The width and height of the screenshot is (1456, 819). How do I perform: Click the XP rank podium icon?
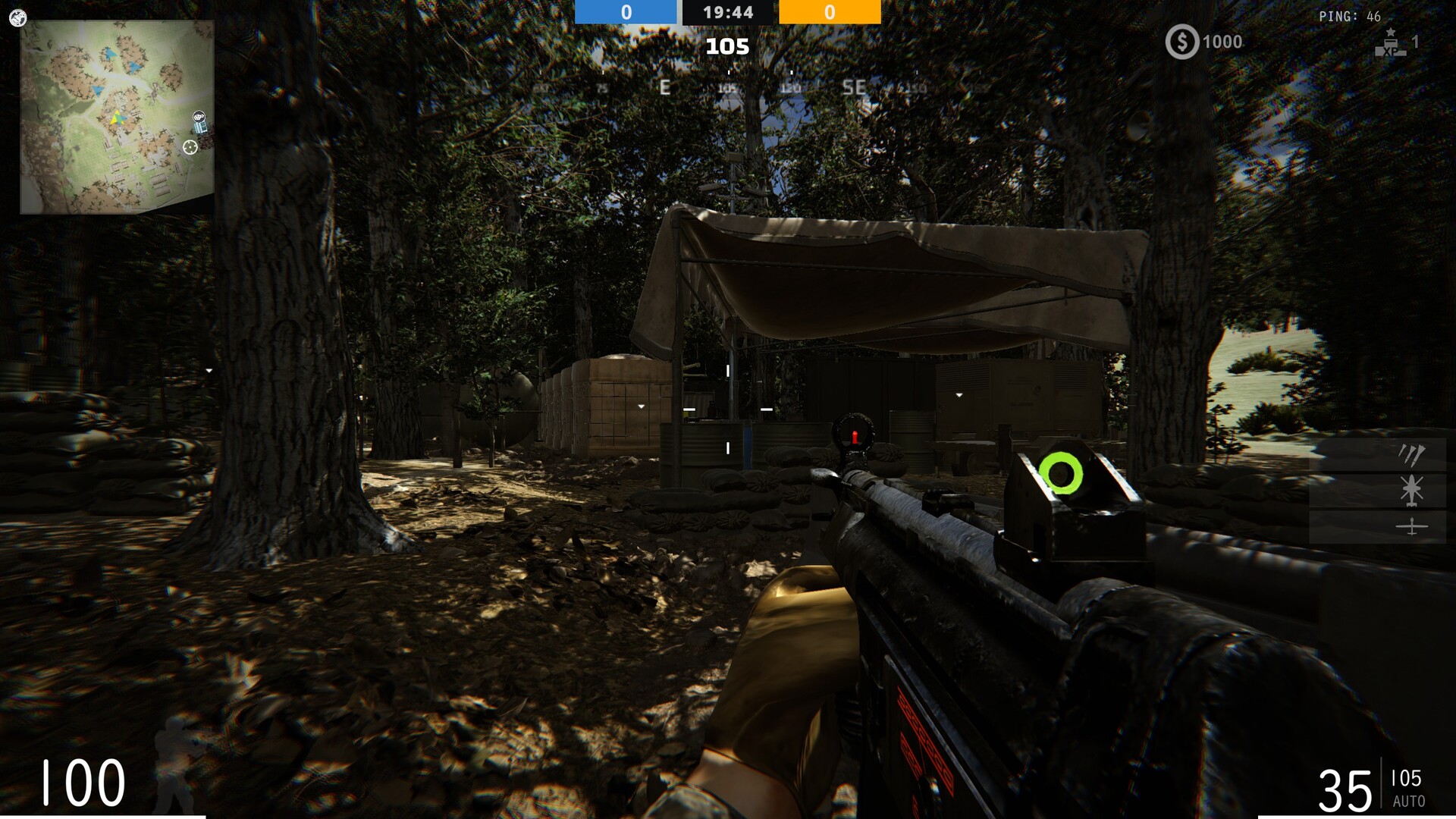coord(1389,44)
